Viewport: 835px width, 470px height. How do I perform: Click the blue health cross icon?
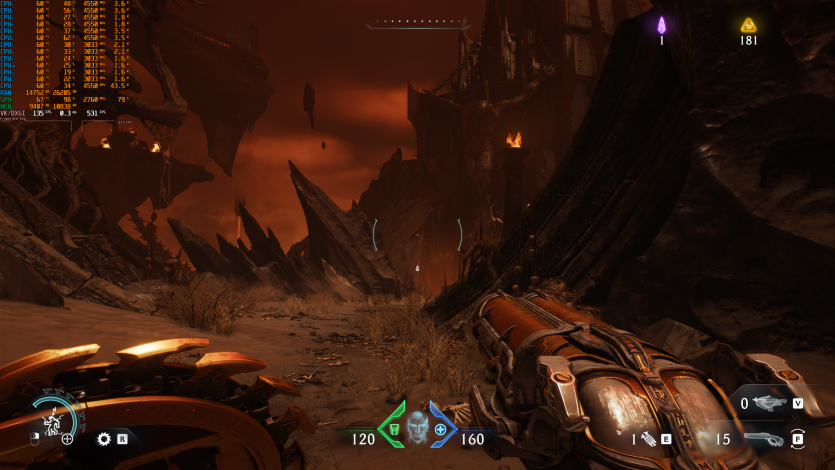click(440, 428)
